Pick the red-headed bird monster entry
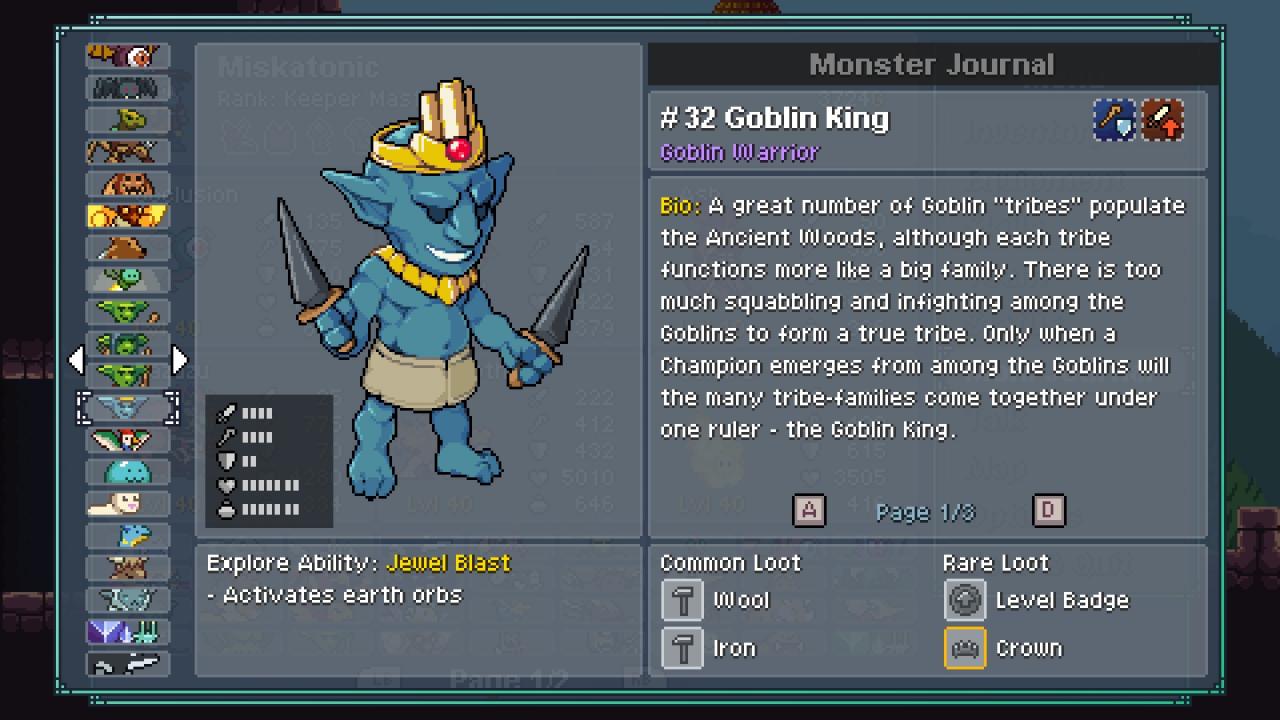 point(128,439)
